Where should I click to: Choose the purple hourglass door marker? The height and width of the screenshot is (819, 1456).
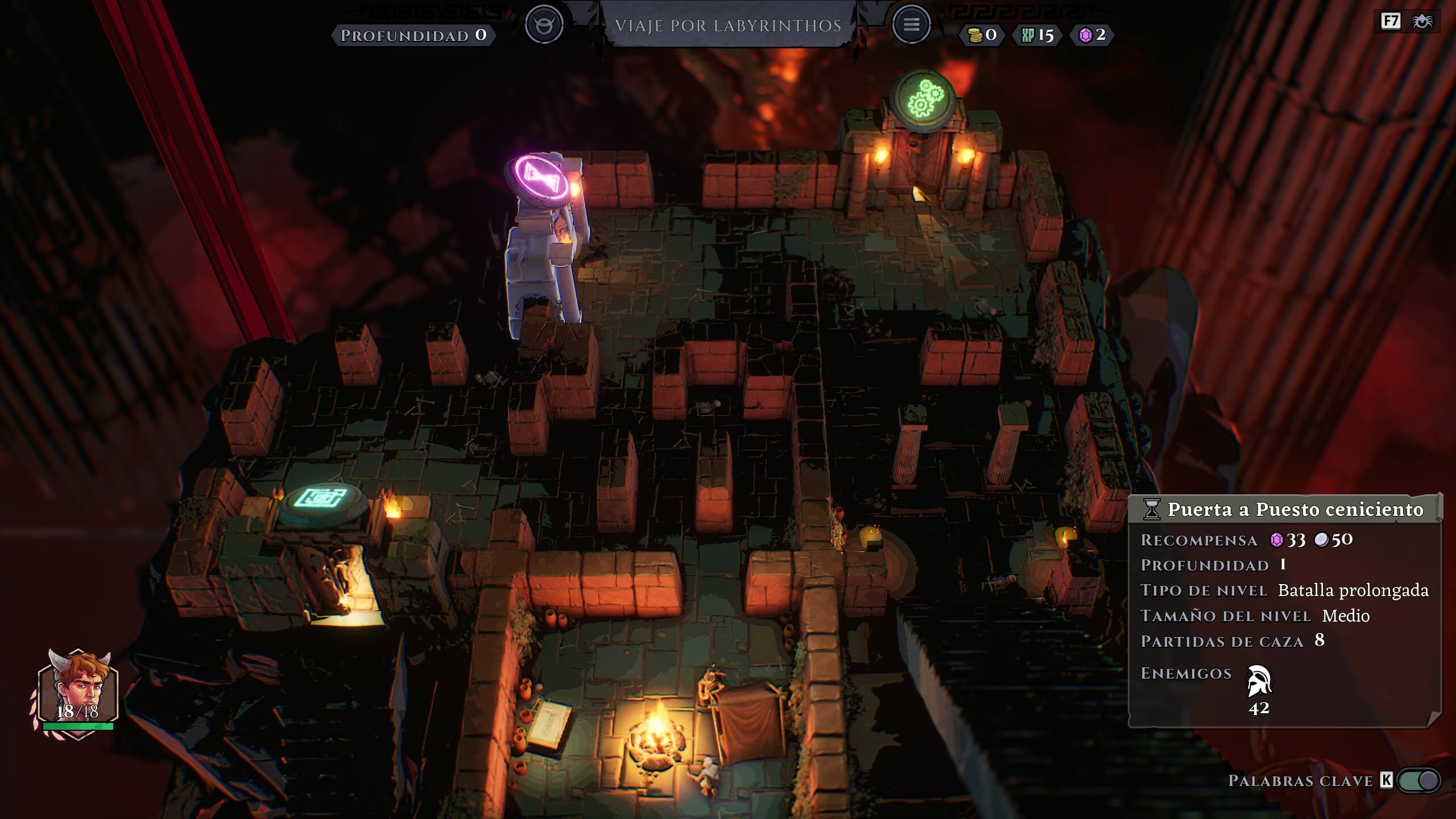pos(542,176)
